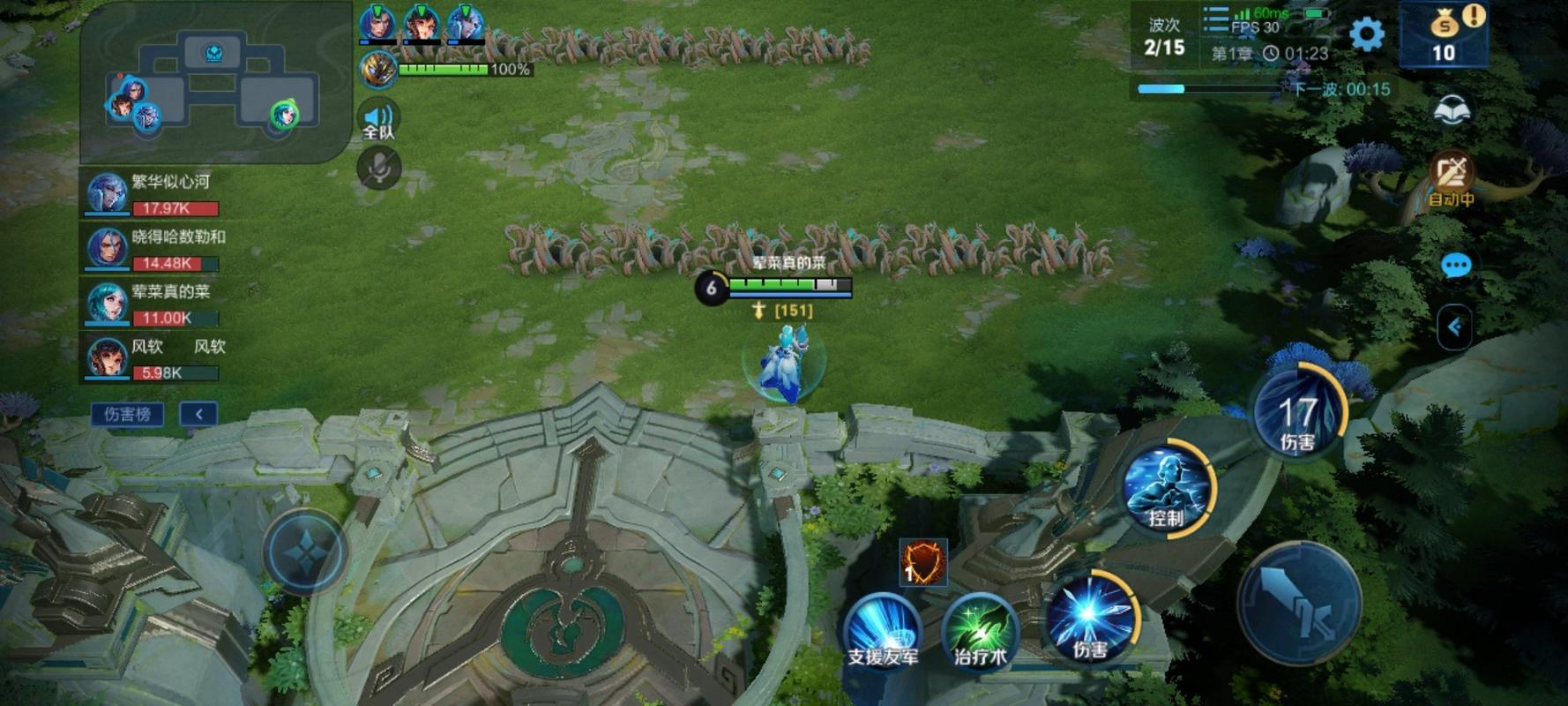Open the chat bubble button
1568x706 pixels.
[1455, 265]
